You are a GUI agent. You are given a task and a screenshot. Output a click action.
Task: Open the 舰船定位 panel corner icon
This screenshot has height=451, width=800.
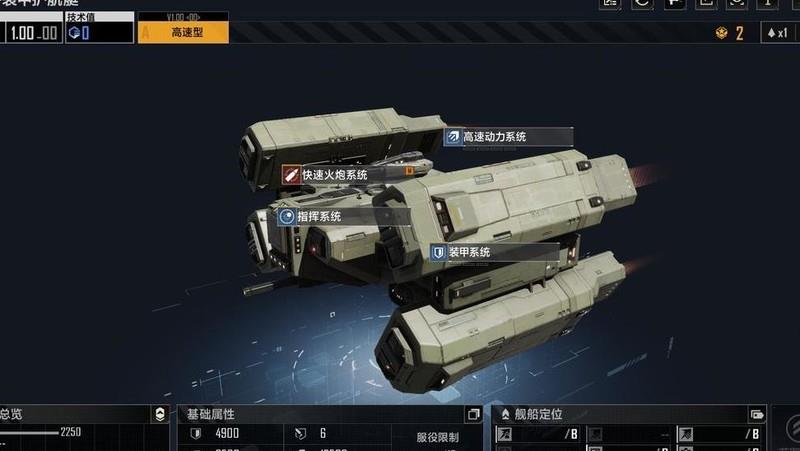757,414
